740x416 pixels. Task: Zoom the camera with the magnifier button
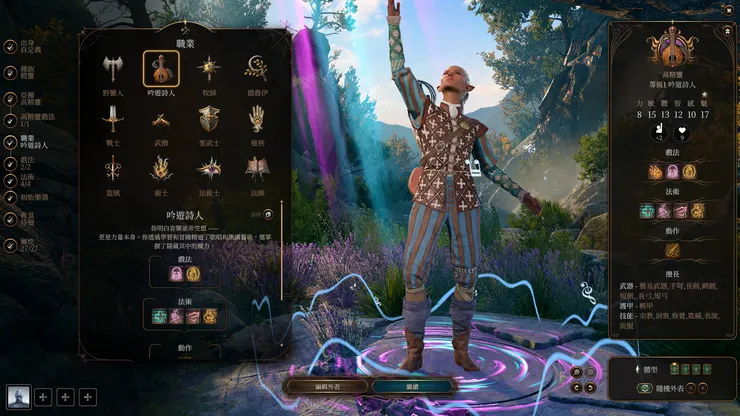(x=577, y=373)
